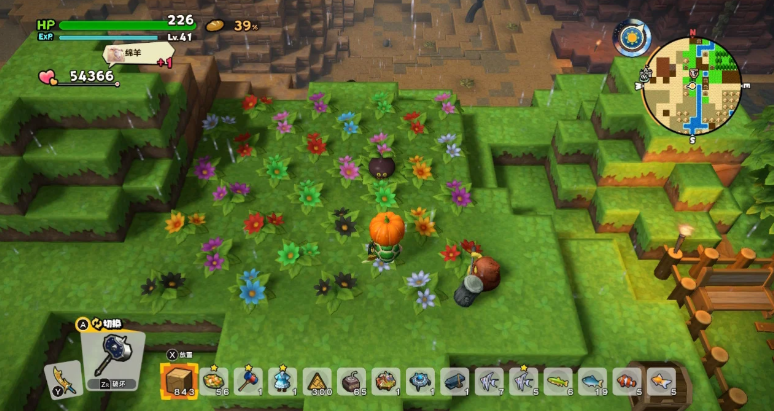Click the pink heart gratitude points icon
Screen dimensions: 774x411
tap(48, 76)
